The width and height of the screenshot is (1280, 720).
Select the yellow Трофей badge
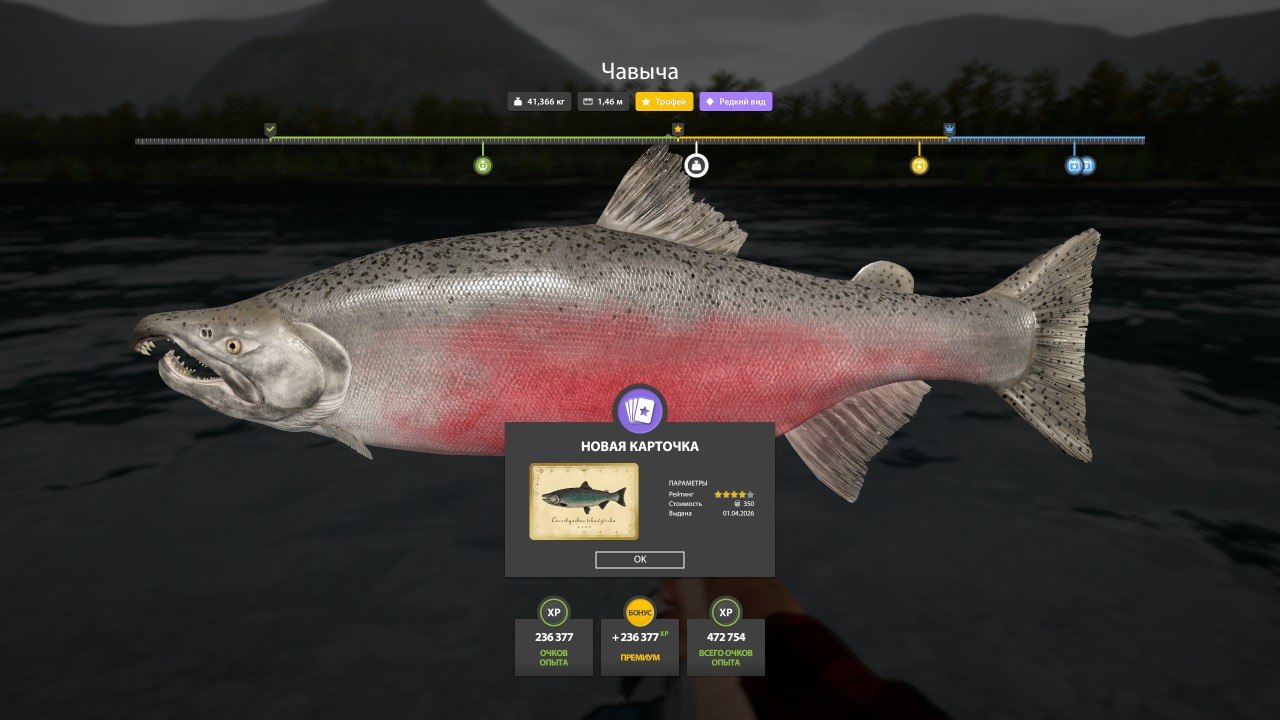click(665, 102)
